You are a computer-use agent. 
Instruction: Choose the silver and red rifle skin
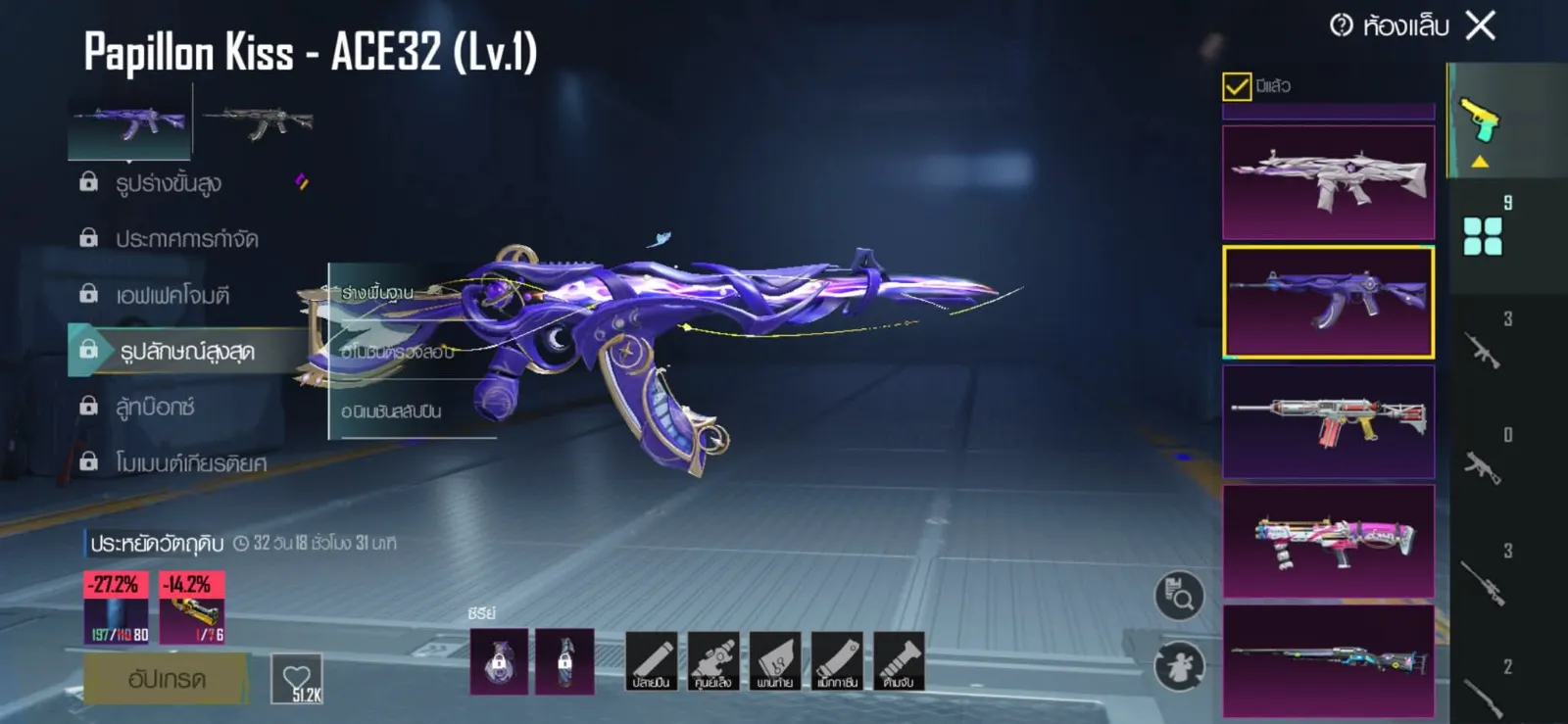1328,421
